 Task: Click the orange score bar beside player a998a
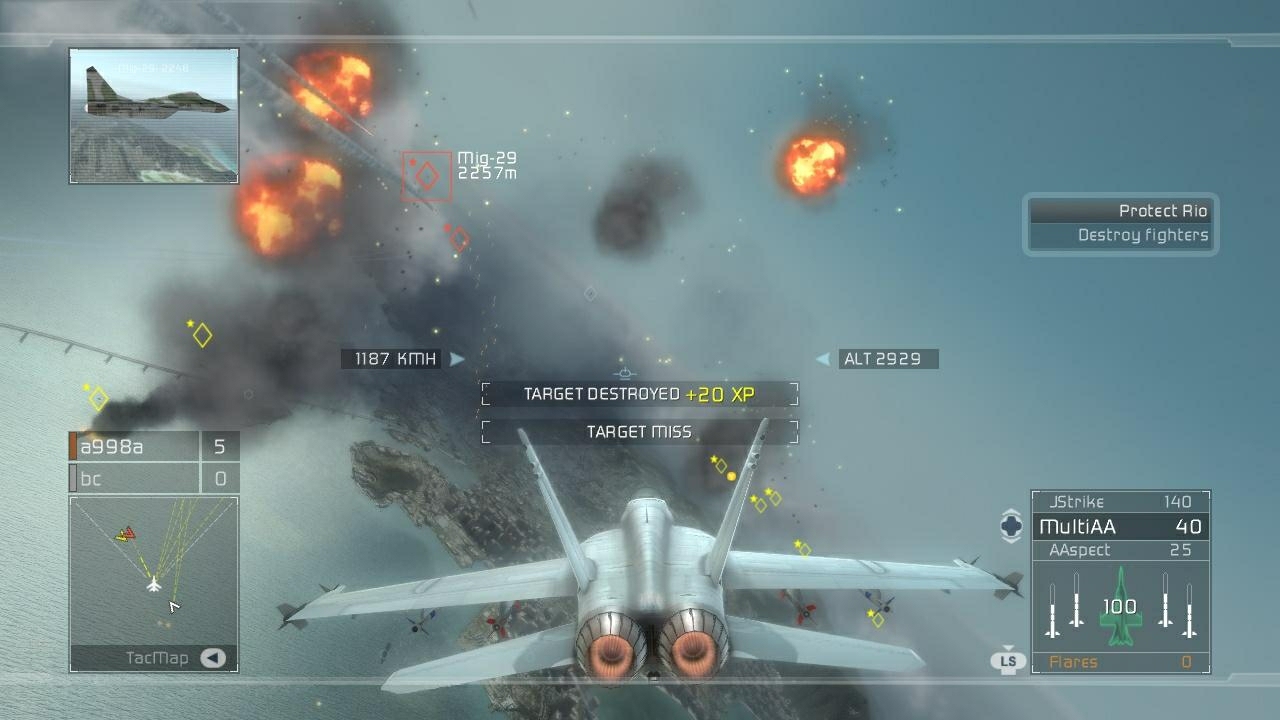(x=71, y=447)
